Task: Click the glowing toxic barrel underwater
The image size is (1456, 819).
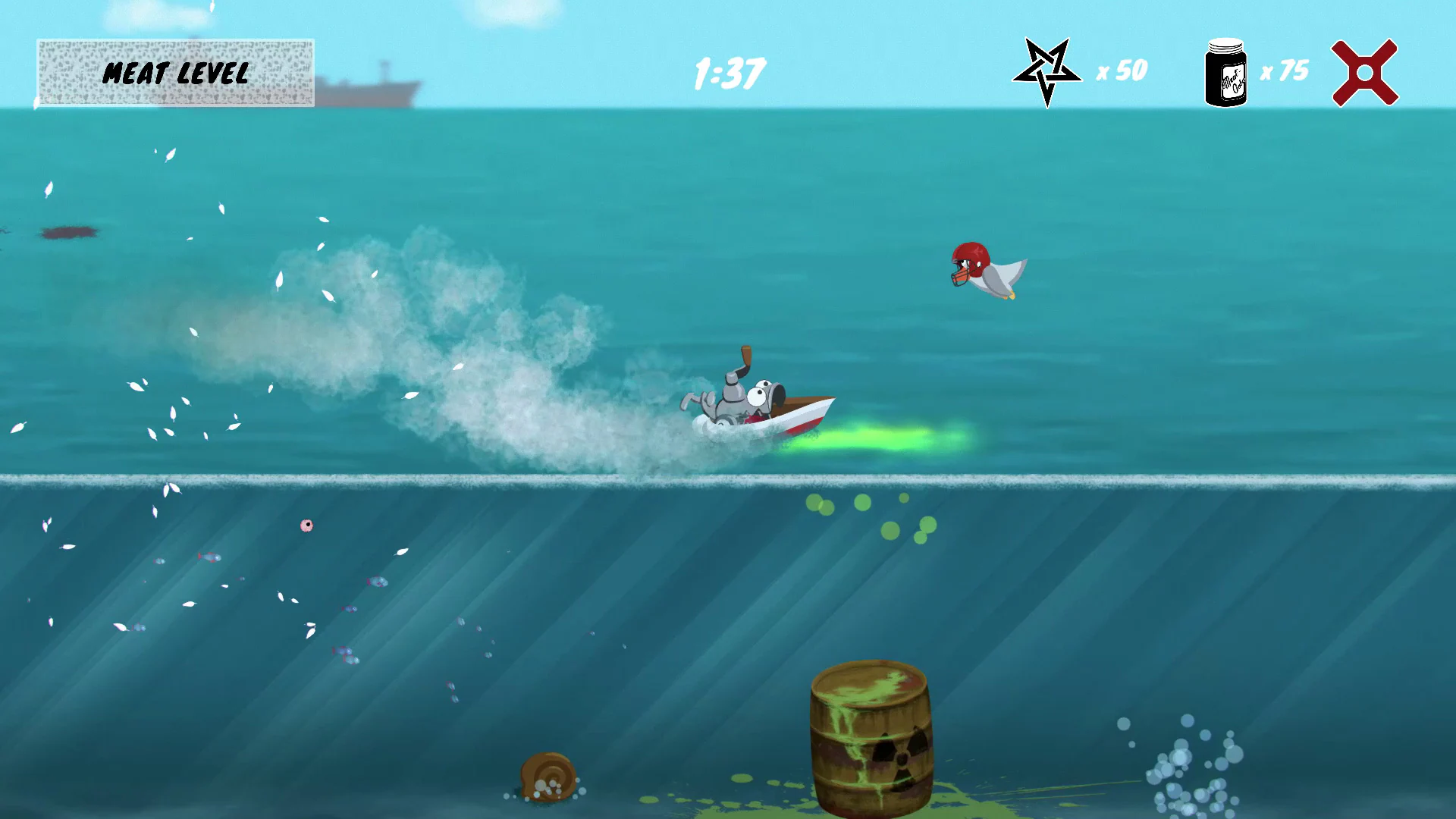Action: tap(872, 736)
